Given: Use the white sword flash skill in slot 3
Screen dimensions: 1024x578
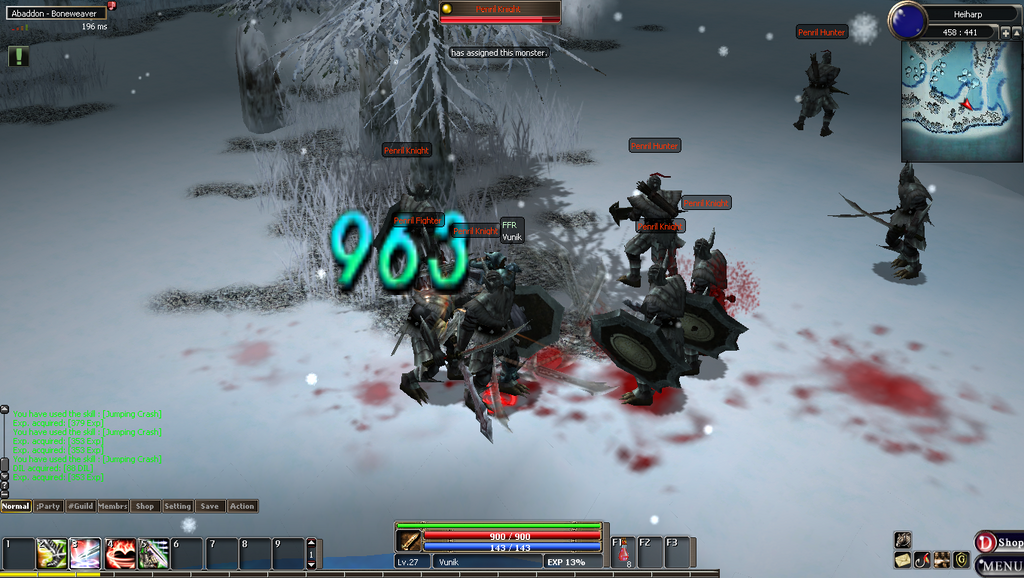Looking at the screenshot, I should 86,553.
